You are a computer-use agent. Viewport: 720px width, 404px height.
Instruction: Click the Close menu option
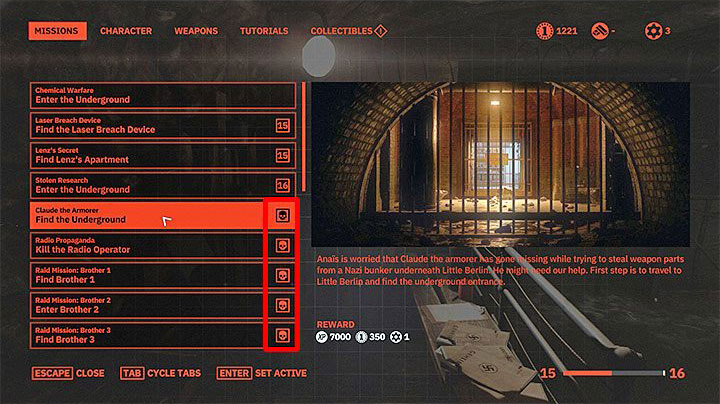[68, 374]
